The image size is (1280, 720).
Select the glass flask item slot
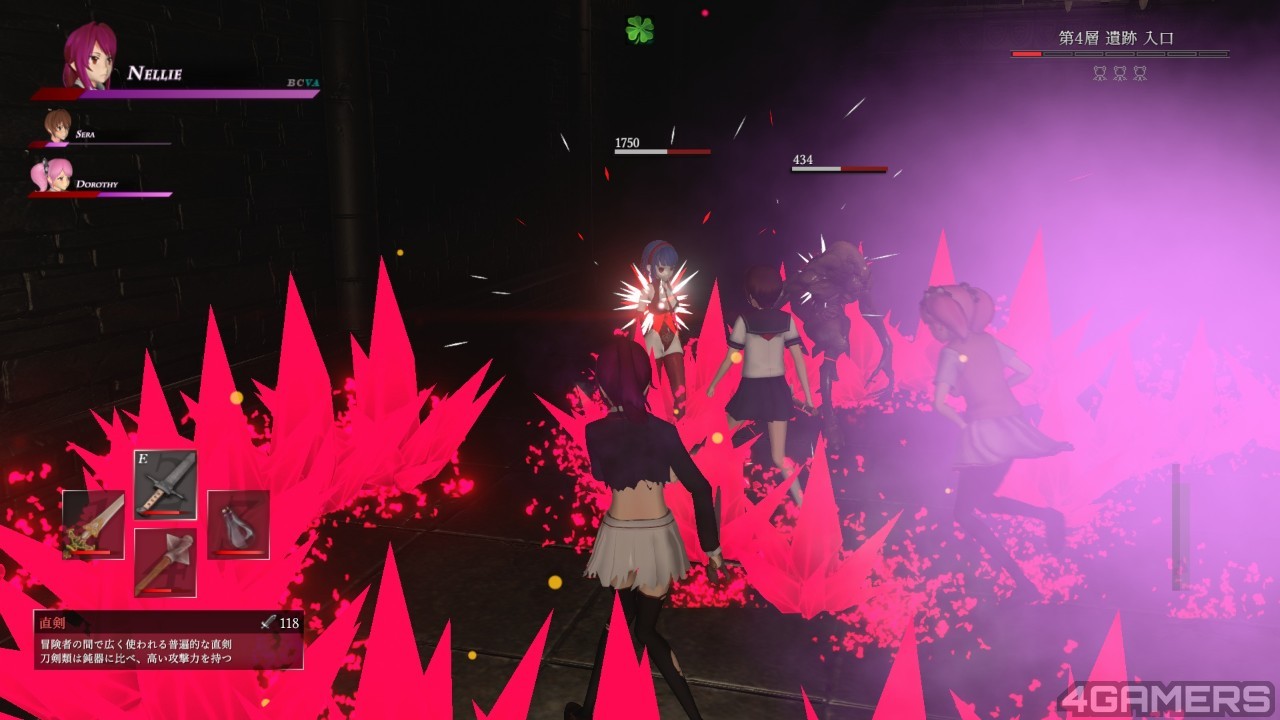[x=238, y=524]
